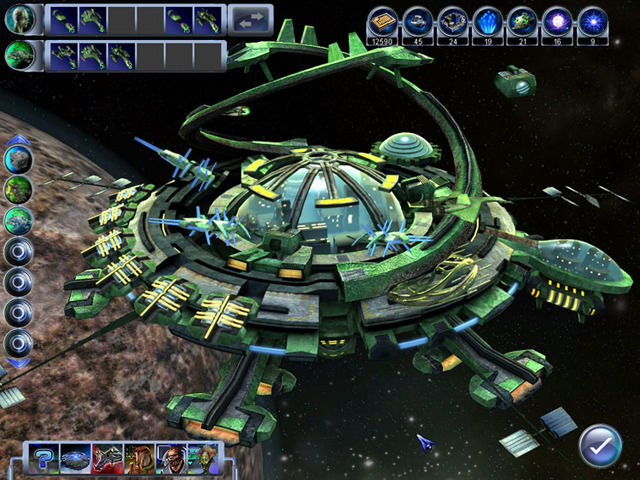Choose the brown rocky planet in sidebar
The height and width of the screenshot is (480, 640).
point(19,158)
